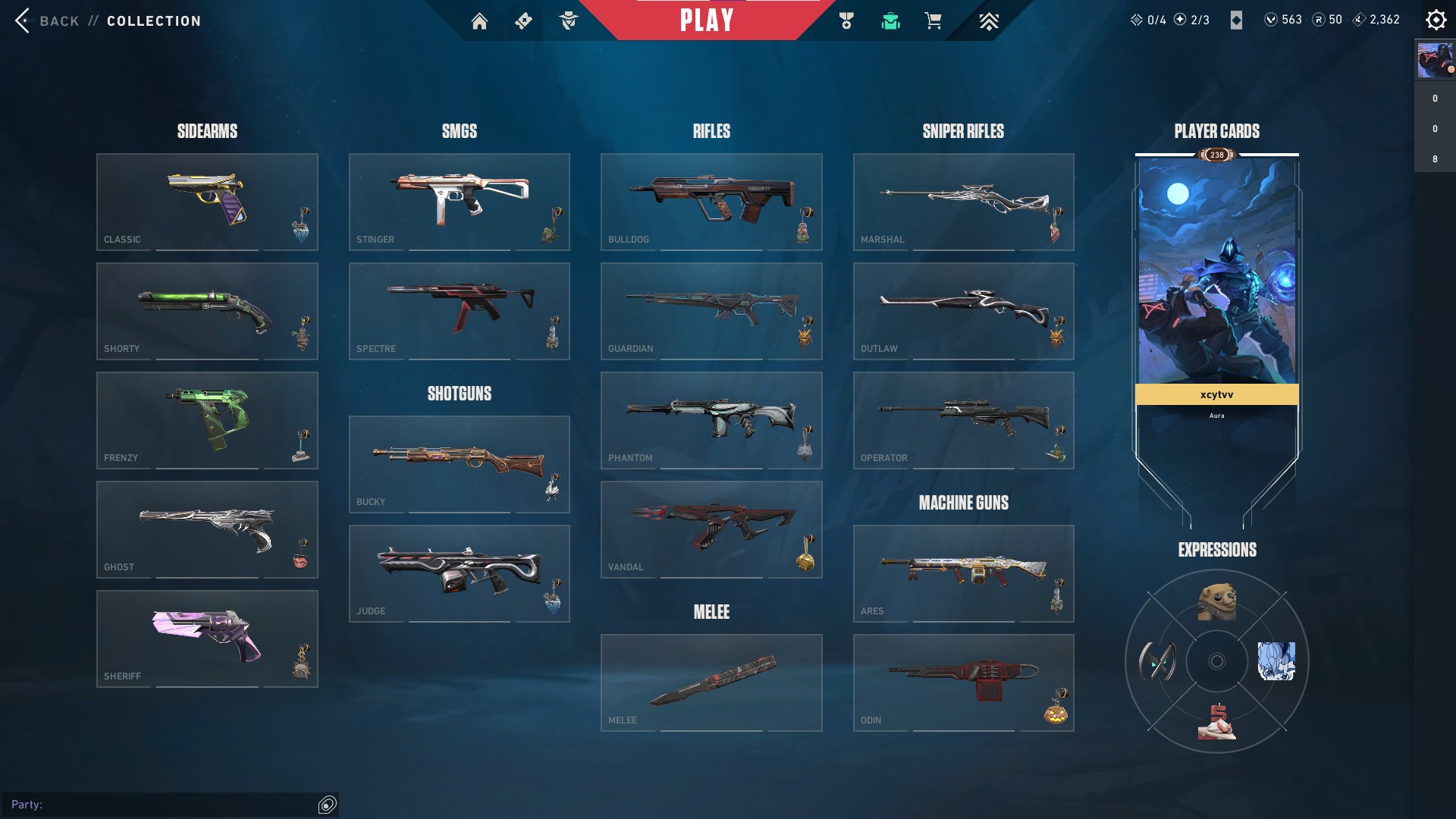The height and width of the screenshot is (819, 1456).
Task: Click the Player Cards 238 progress bar
Action: tap(1216, 155)
